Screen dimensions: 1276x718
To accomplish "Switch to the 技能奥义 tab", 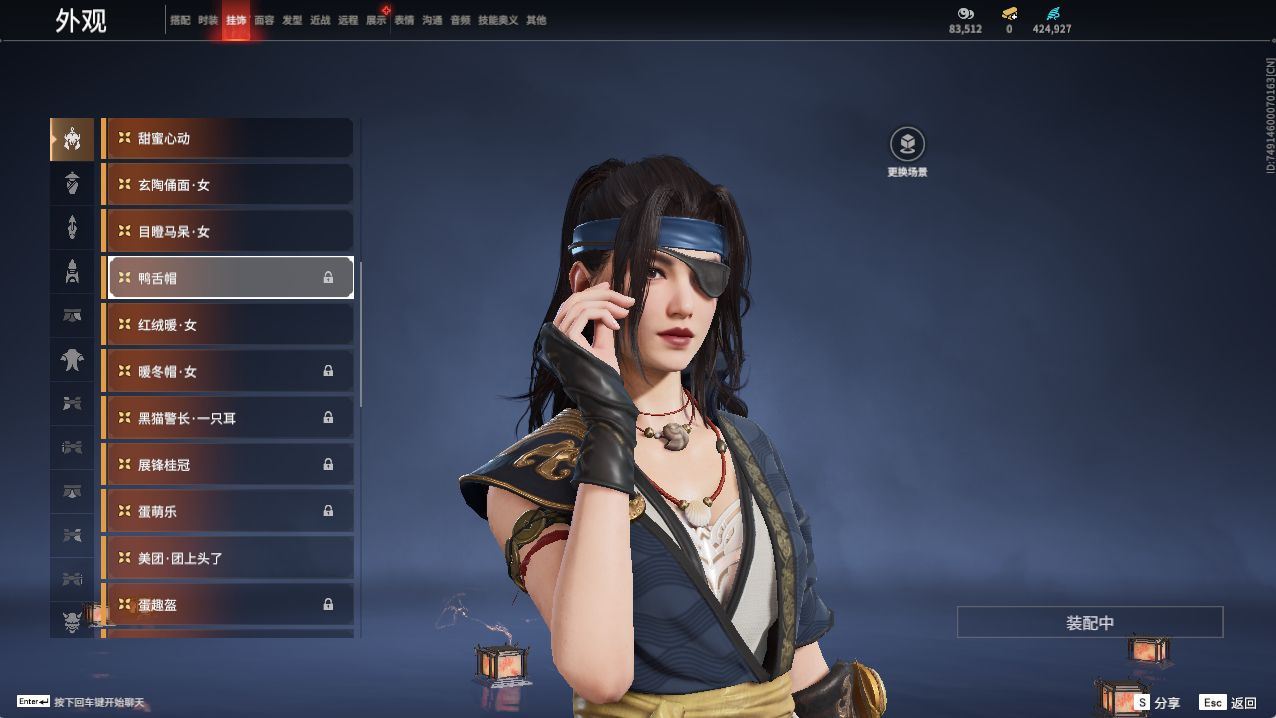I will [498, 20].
